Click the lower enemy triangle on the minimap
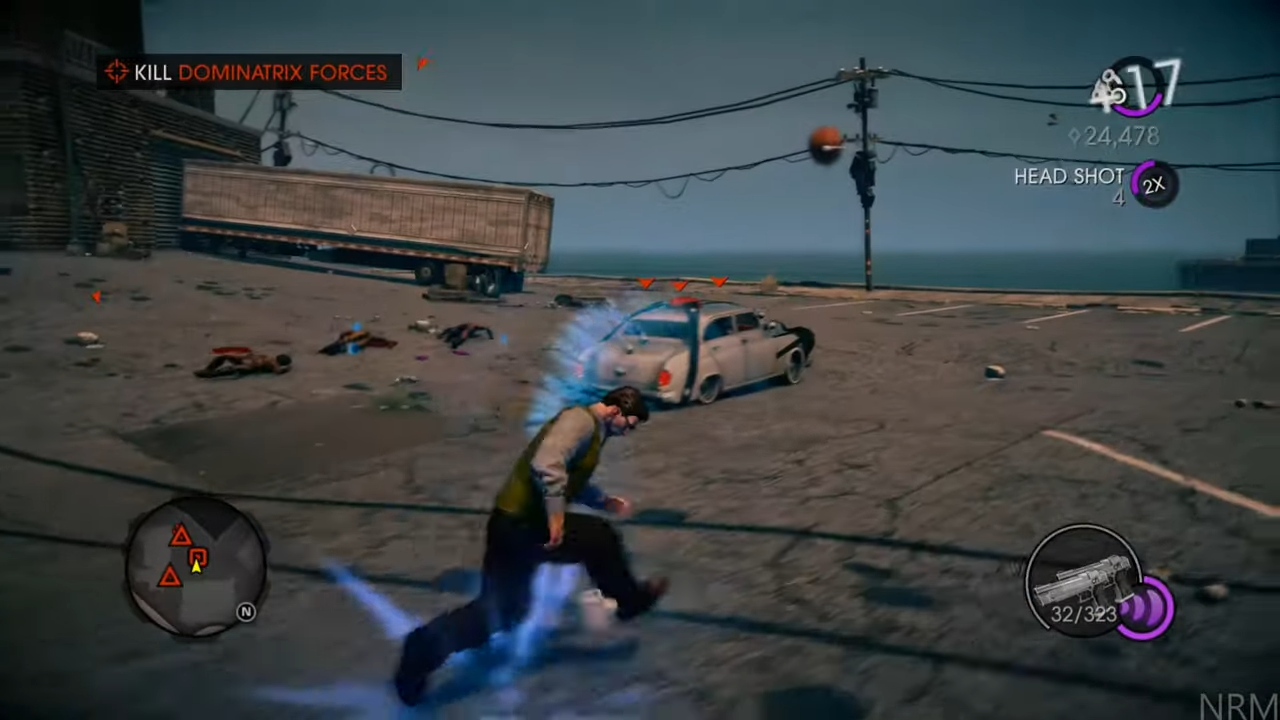The width and height of the screenshot is (1280, 720). pos(170,578)
